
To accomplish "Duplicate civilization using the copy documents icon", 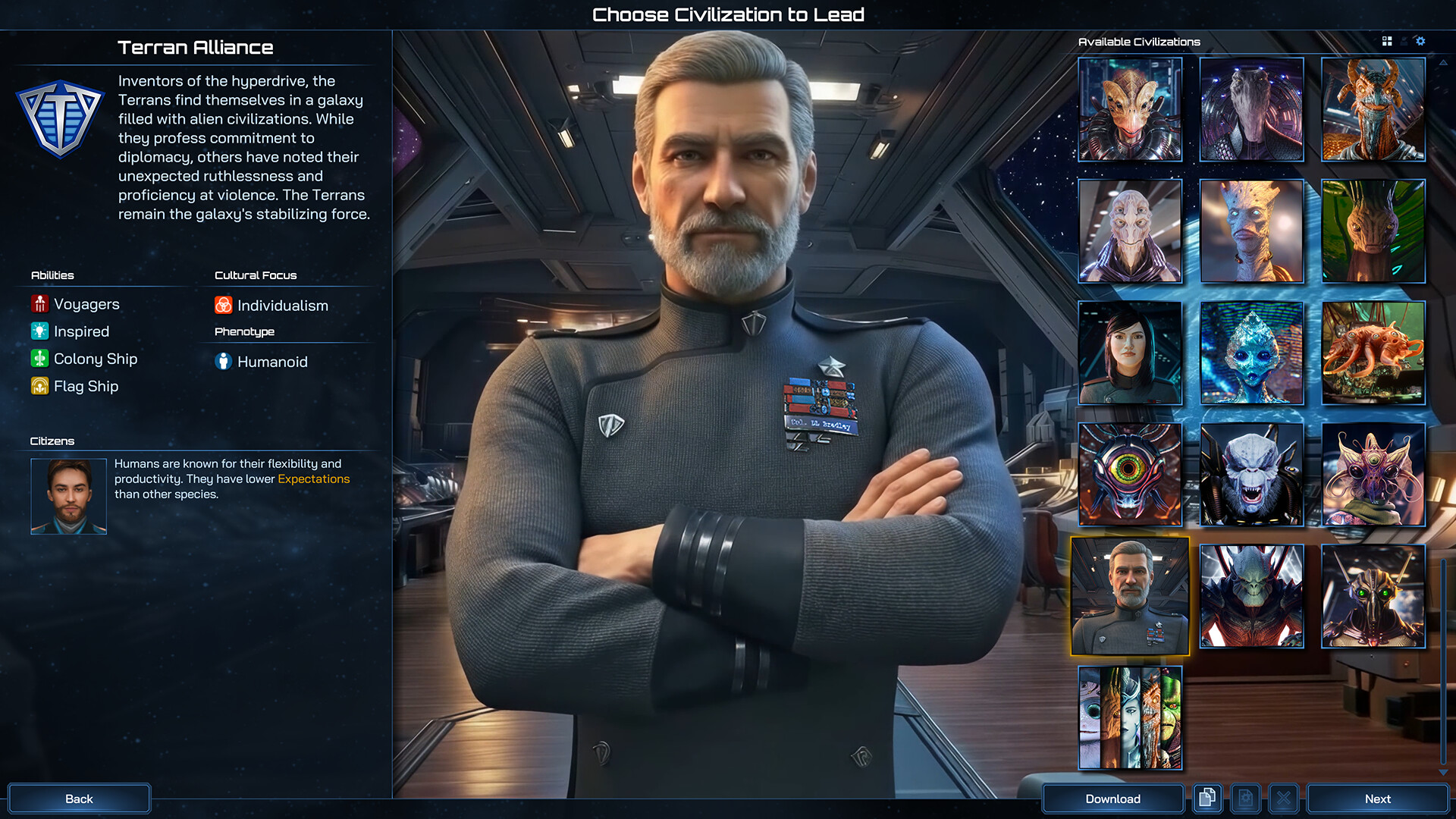I will (1207, 798).
